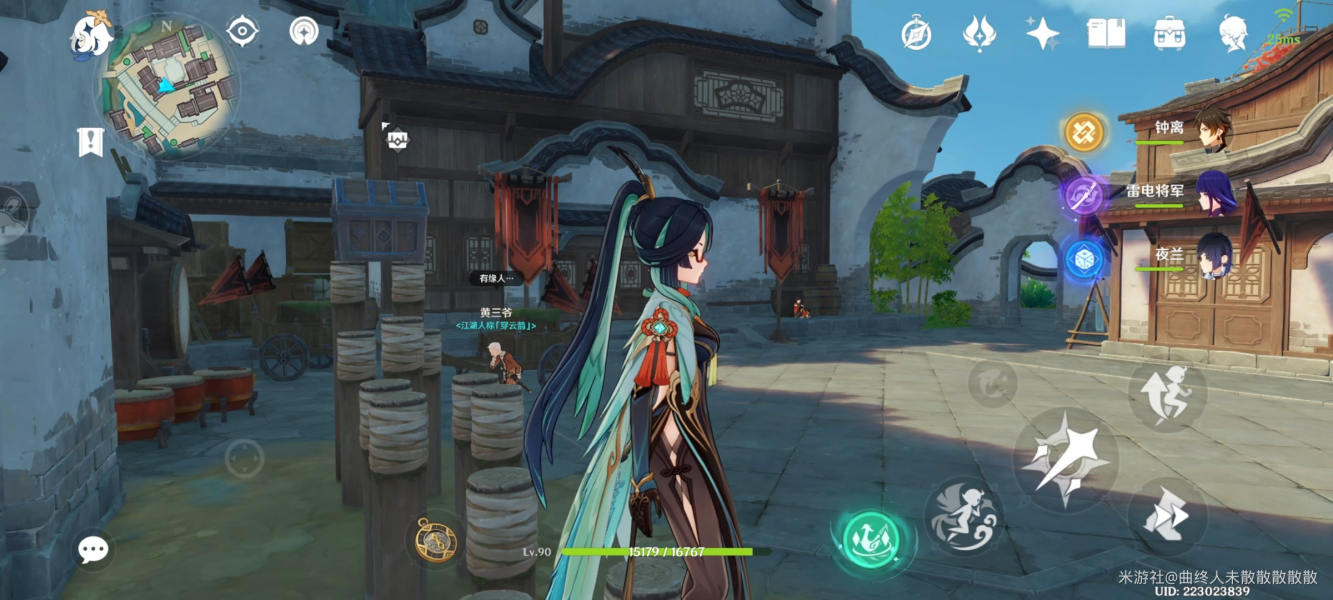Tap the arch-shaped icon beside the eye
This screenshot has height=600, width=1333.
point(304,31)
